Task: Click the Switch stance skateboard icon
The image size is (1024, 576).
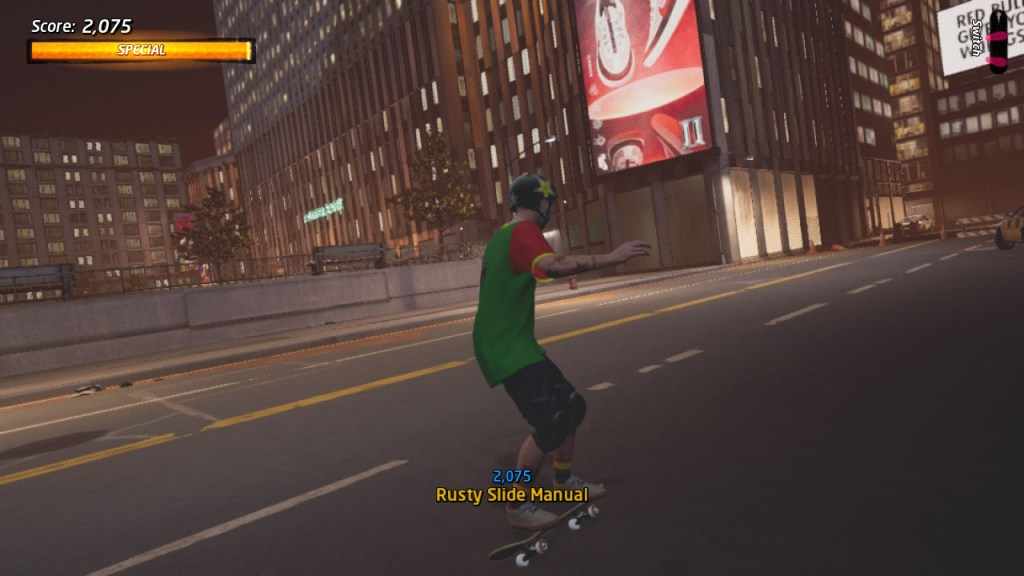Action: [997, 41]
